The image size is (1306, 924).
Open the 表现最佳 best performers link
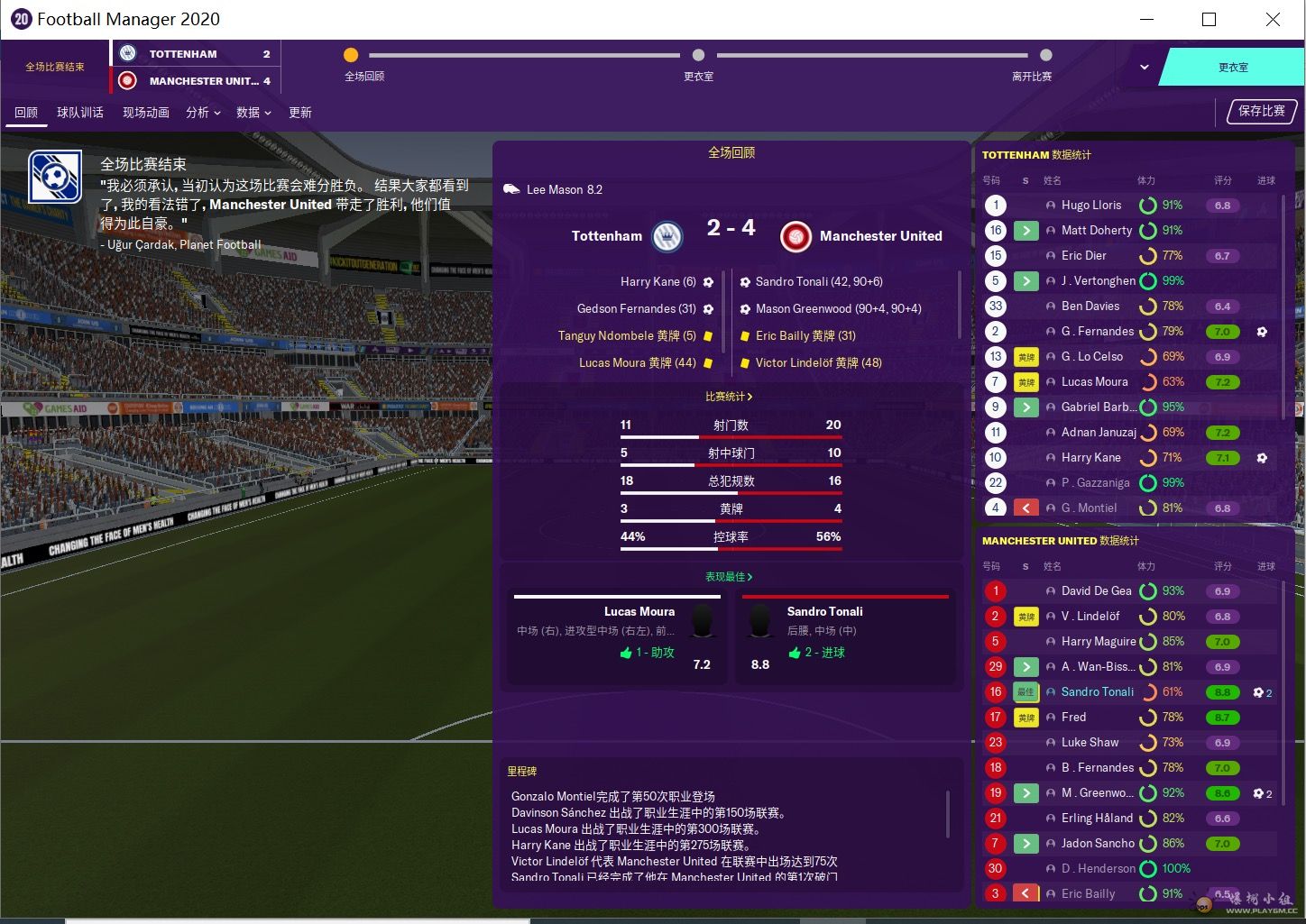pos(729,577)
